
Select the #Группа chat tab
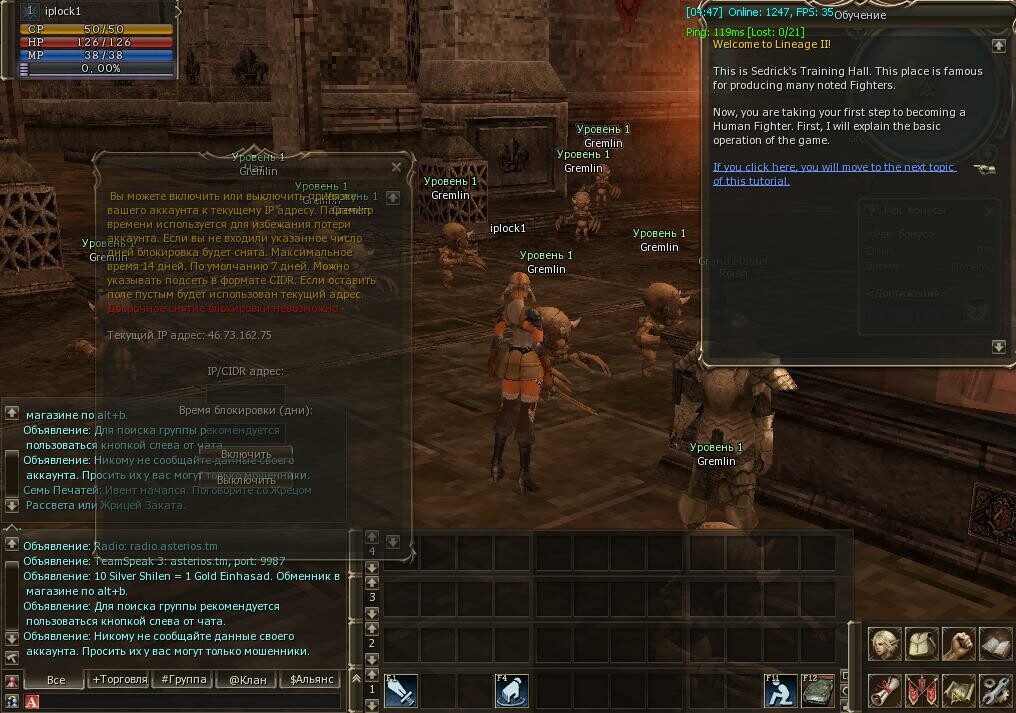click(x=184, y=680)
